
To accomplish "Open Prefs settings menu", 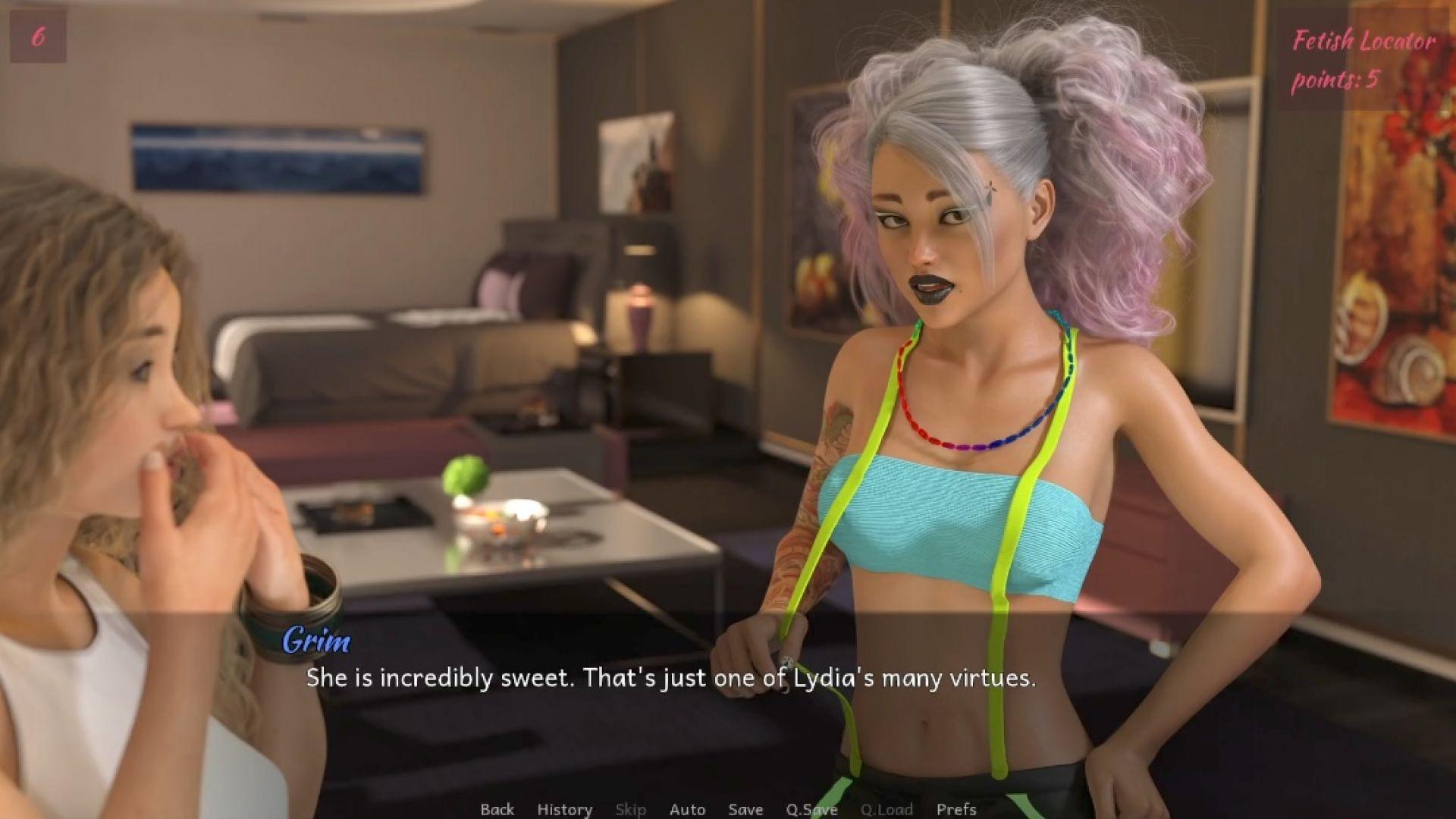I will tap(956, 809).
